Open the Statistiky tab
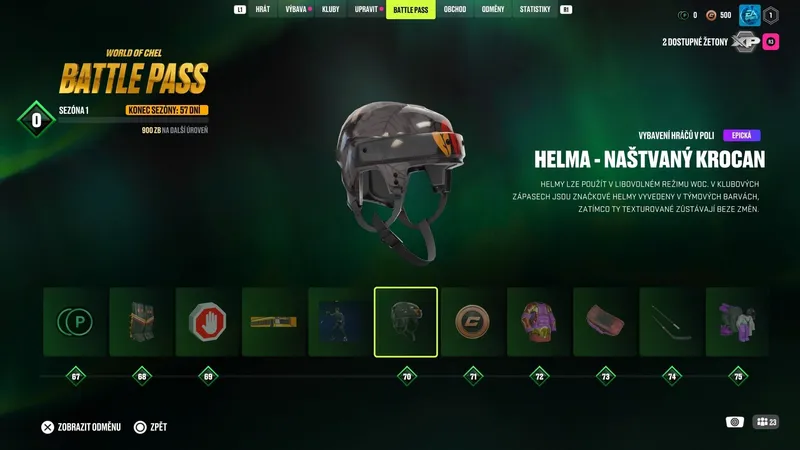This screenshot has width=800, height=450. tap(535, 10)
